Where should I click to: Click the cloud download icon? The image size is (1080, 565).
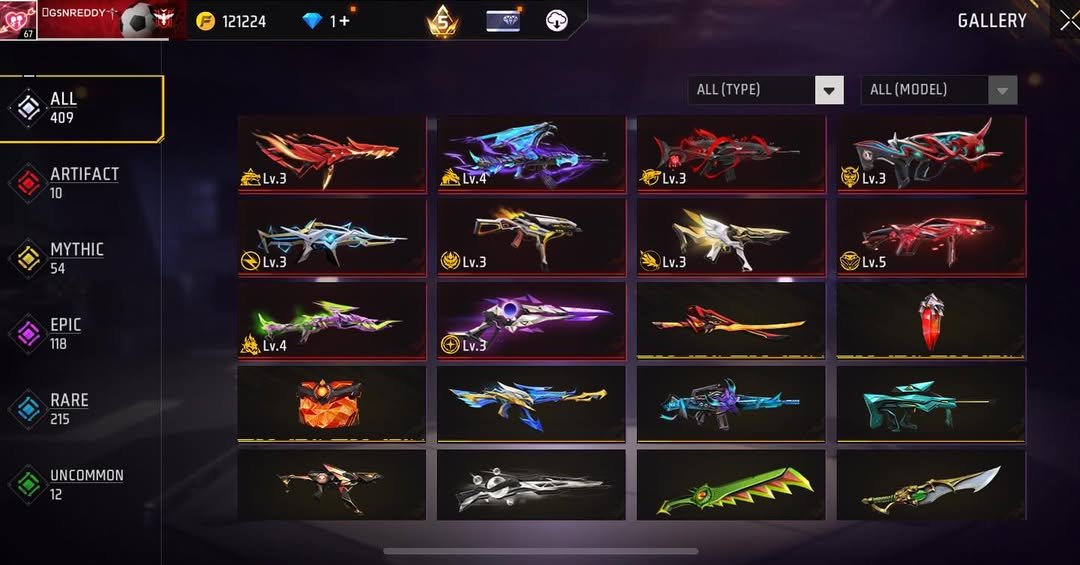[x=558, y=21]
